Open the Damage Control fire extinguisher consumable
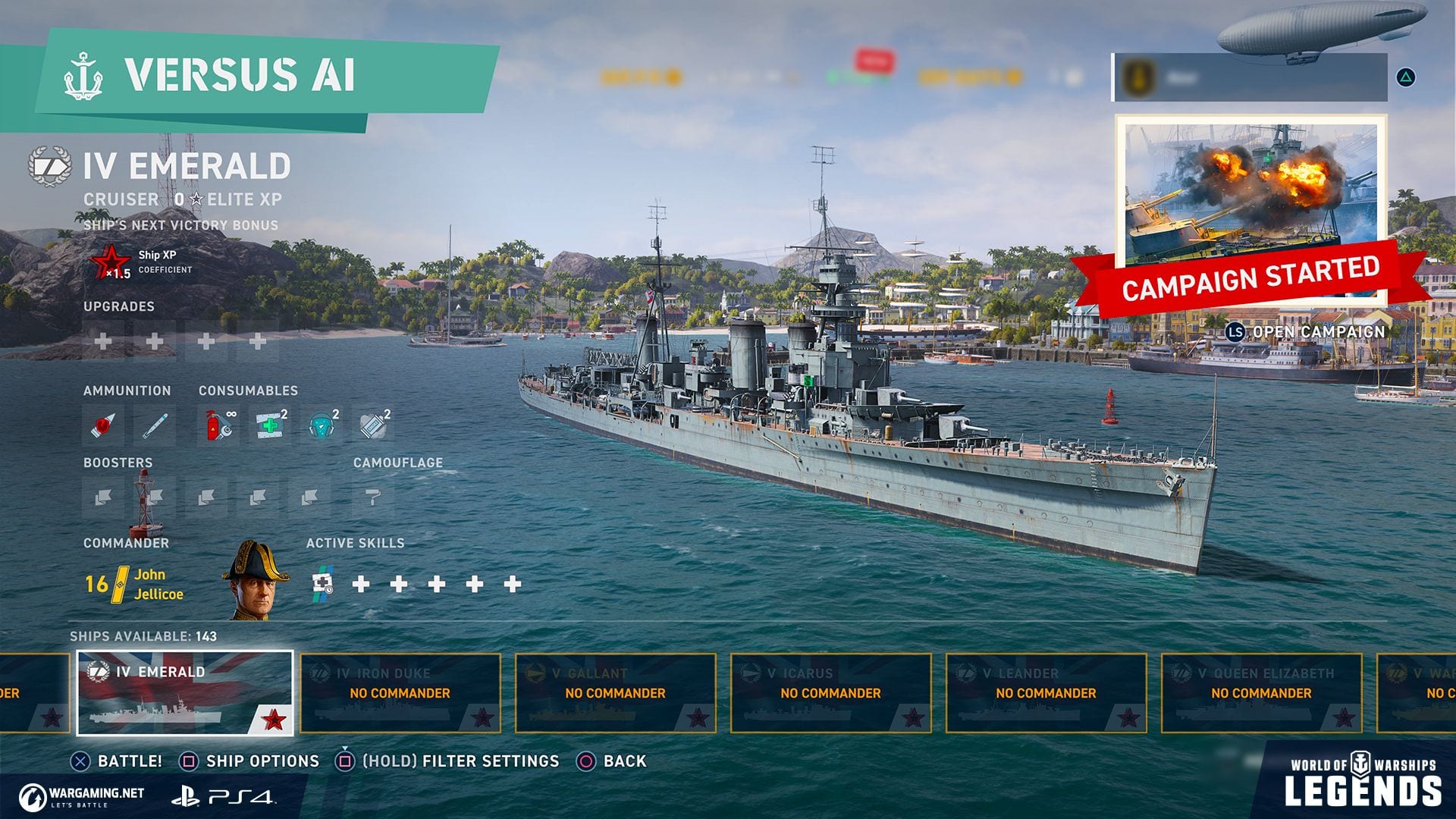 (x=218, y=425)
